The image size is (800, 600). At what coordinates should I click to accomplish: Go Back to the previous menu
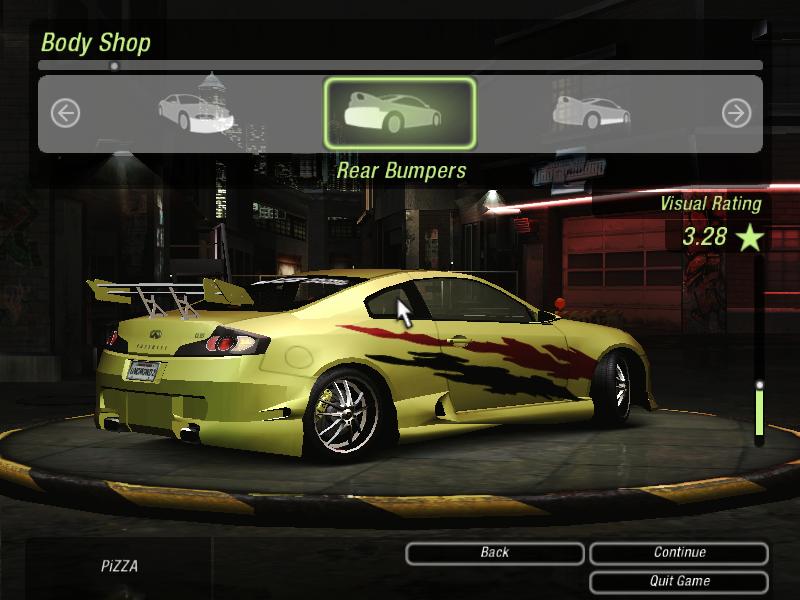tap(495, 553)
